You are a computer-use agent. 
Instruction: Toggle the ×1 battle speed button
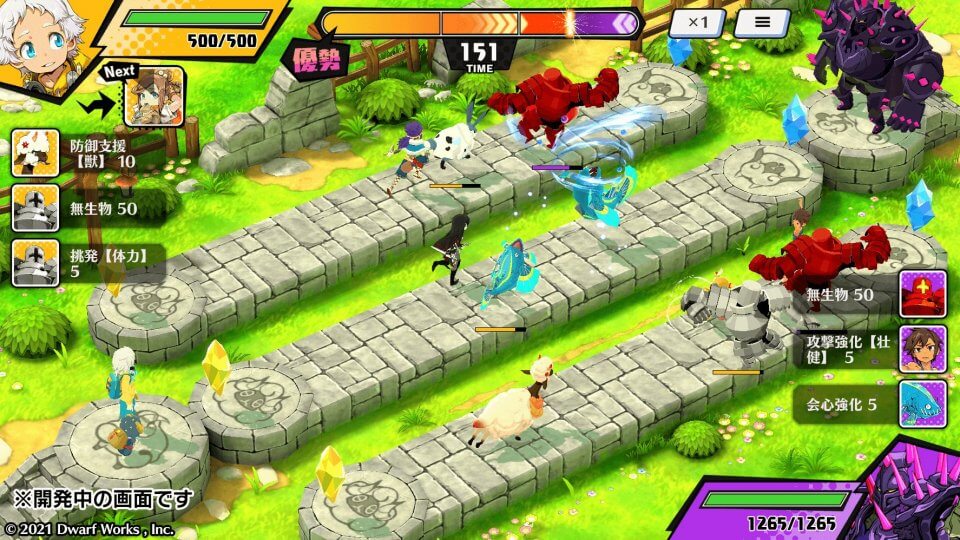[696, 23]
